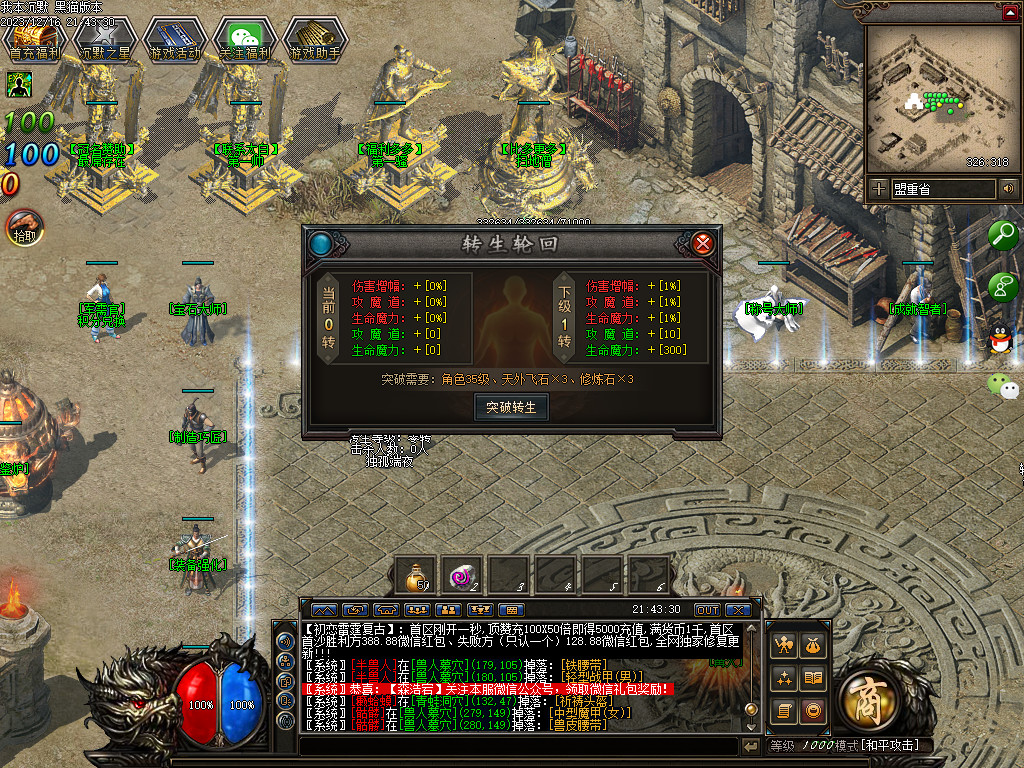Open the QQ penguin icon
This screenshot has width=1024, height=768.
coord(1000,342)
